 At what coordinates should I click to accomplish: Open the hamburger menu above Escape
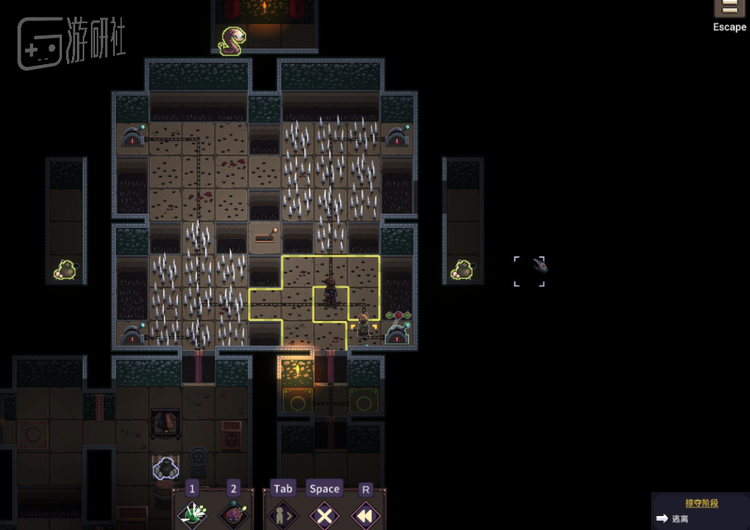(730, 8)
